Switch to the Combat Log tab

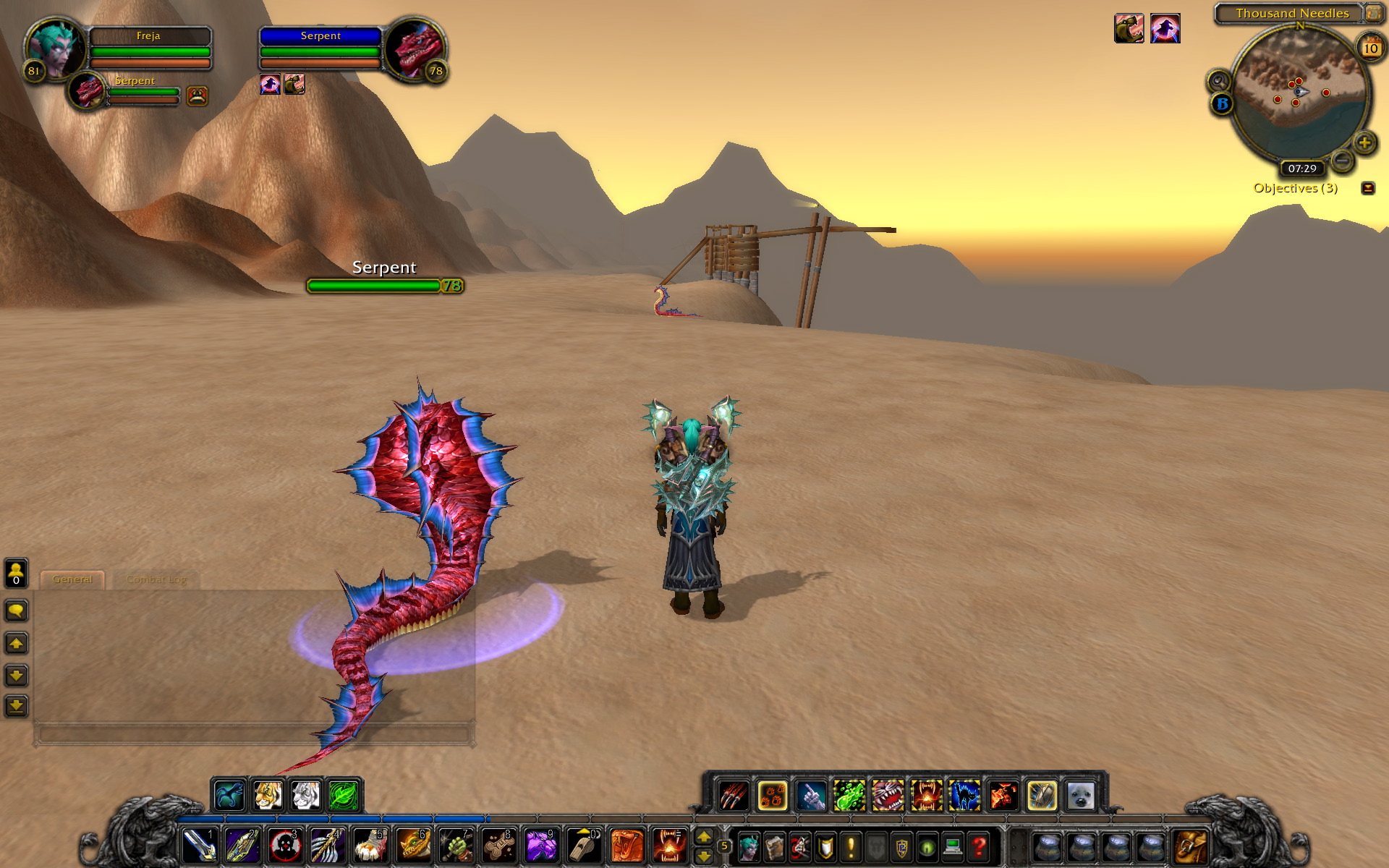point(156,579)
